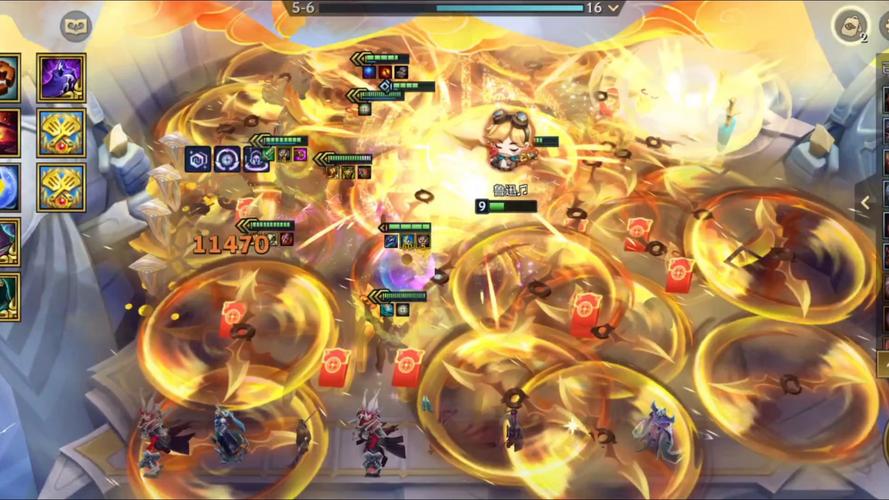Select the green hooded trait icon
This screenshot has width=889, height=500.
[x=6, y=296]
